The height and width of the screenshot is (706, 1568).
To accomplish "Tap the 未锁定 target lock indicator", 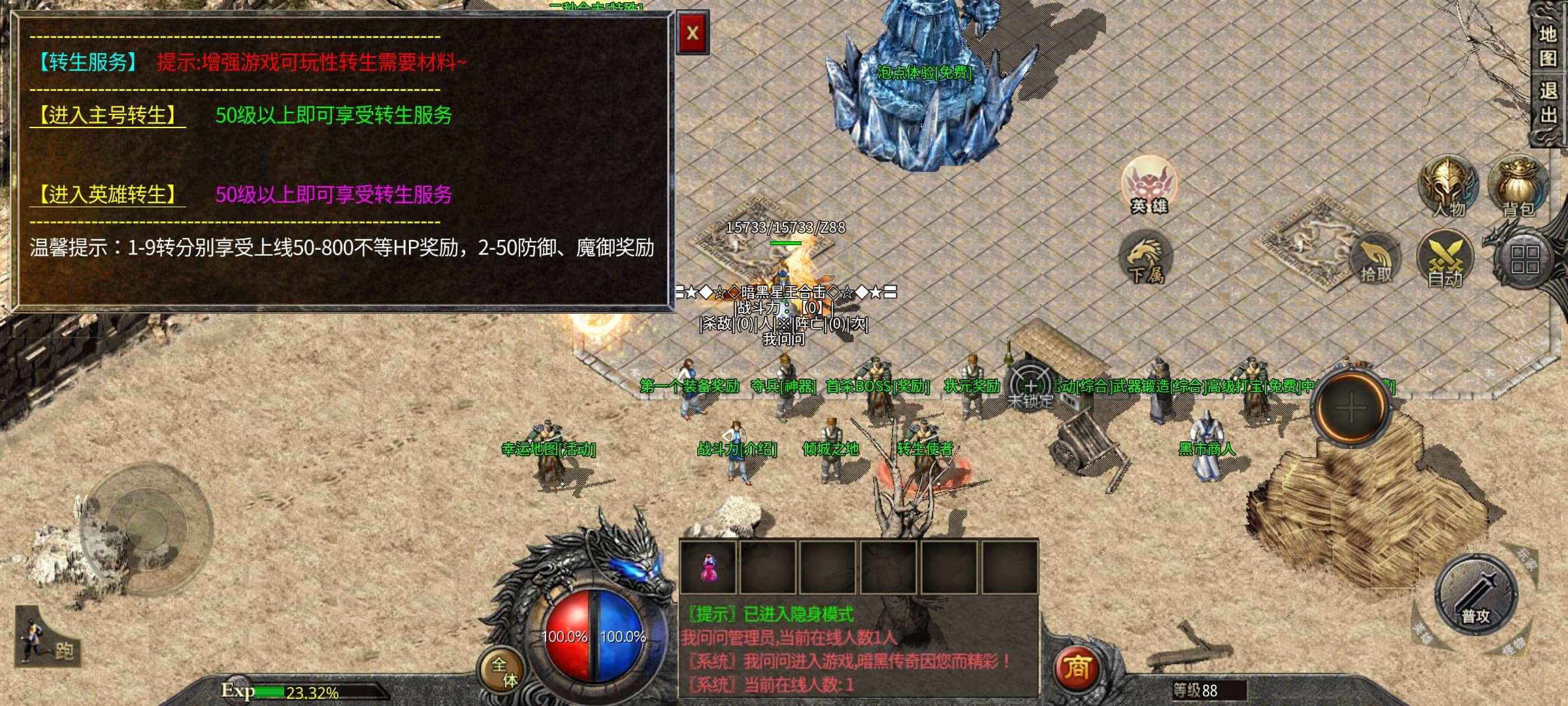I will [x=1030, y=387].
